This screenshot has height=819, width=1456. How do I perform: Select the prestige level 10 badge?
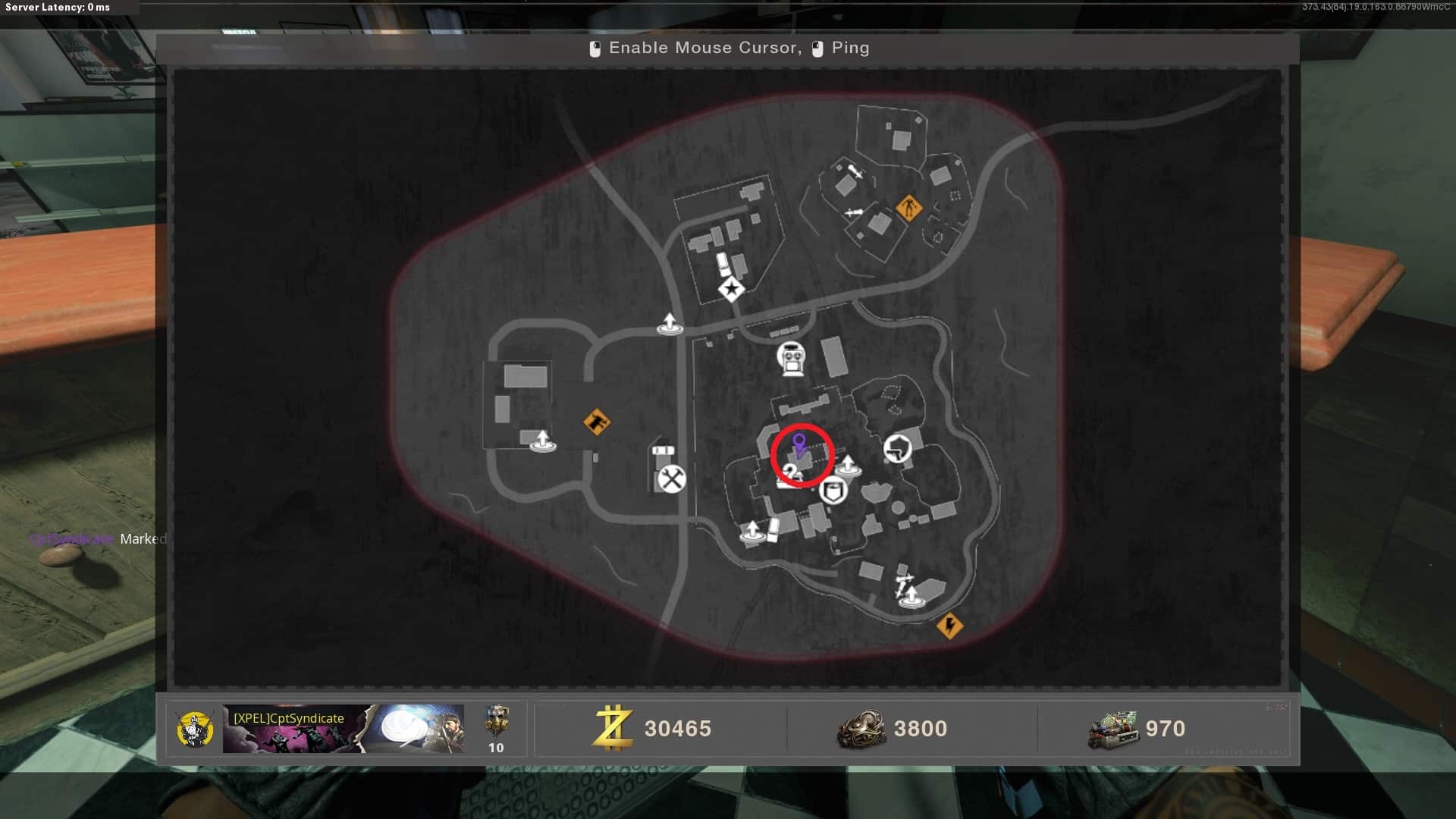pyautogui.click(x=496, y=729)
